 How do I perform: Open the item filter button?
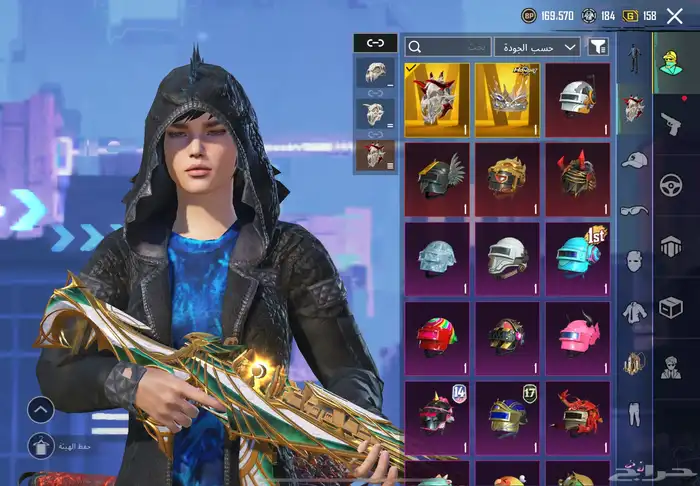point(598,47)
